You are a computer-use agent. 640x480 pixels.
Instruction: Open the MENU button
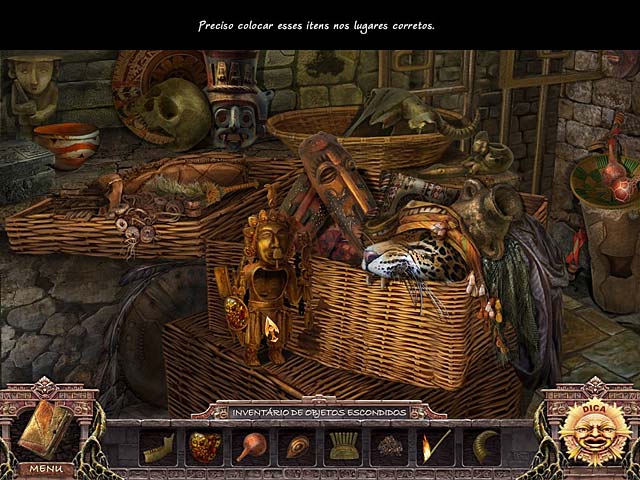point(46,468)
